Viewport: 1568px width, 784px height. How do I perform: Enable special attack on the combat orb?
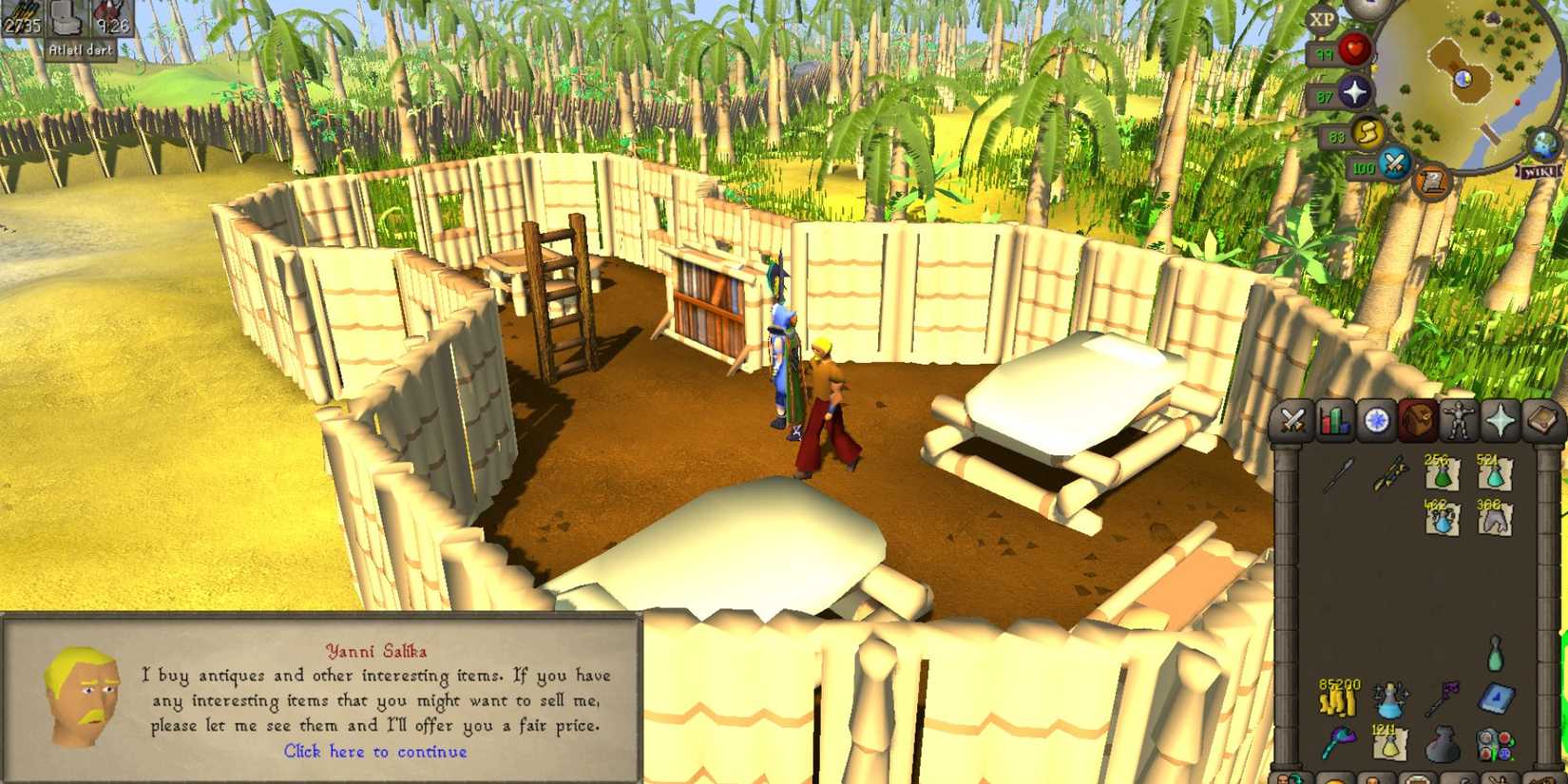[x=1392, y=163]
